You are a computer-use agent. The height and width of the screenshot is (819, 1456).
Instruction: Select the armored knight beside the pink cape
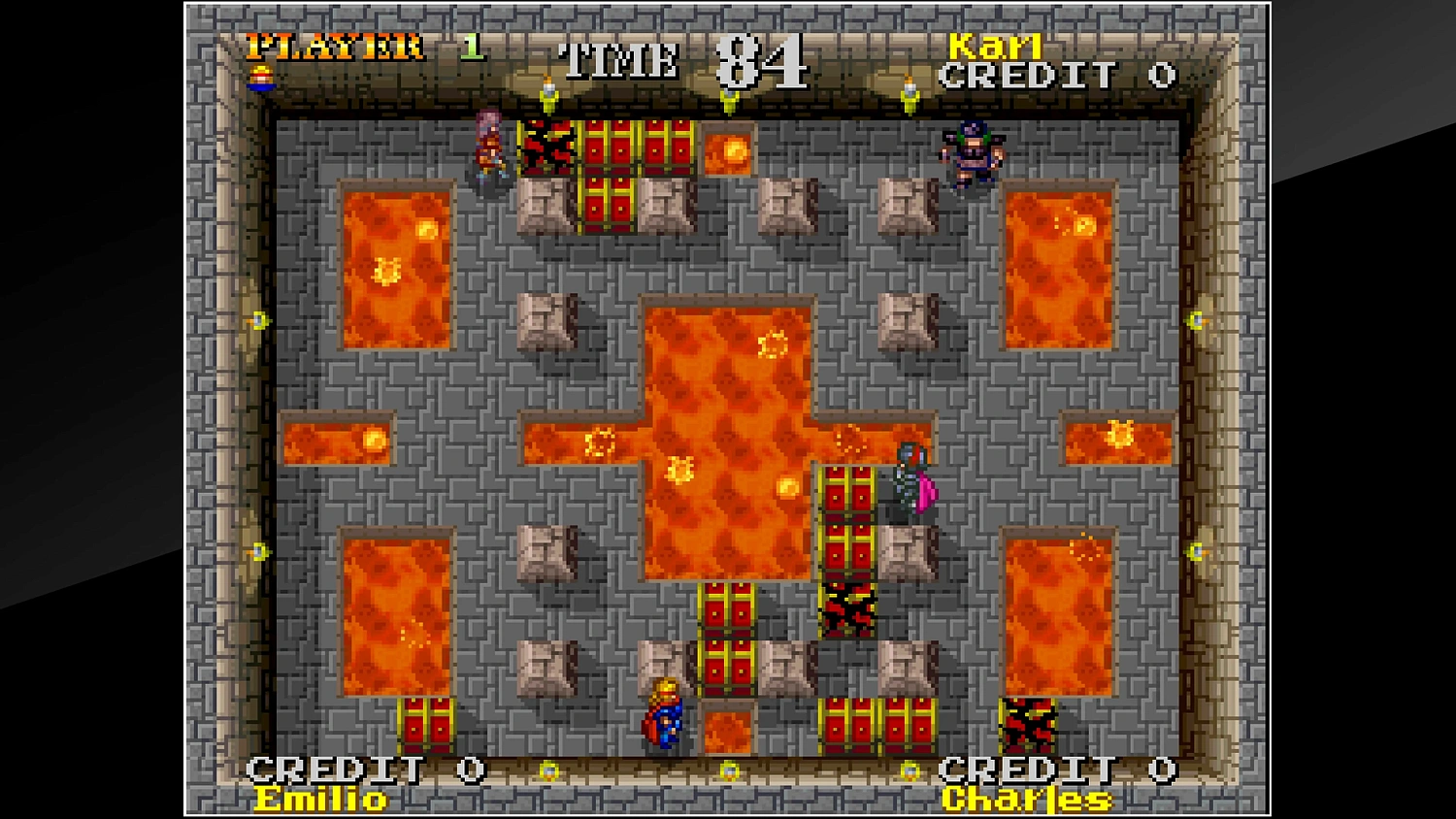click(905, 480)
